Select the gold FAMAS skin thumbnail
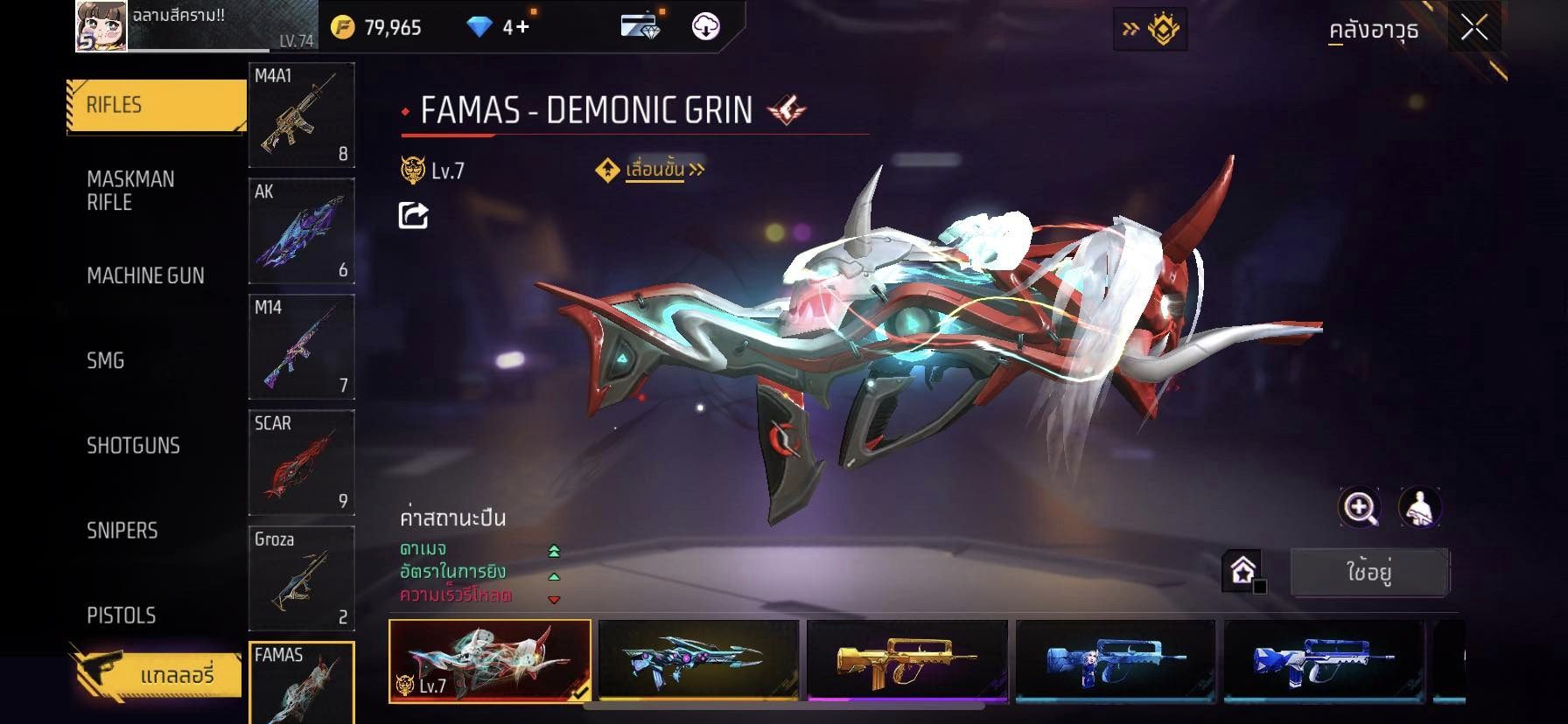1568x724 pixels. [x=906, y=660]
